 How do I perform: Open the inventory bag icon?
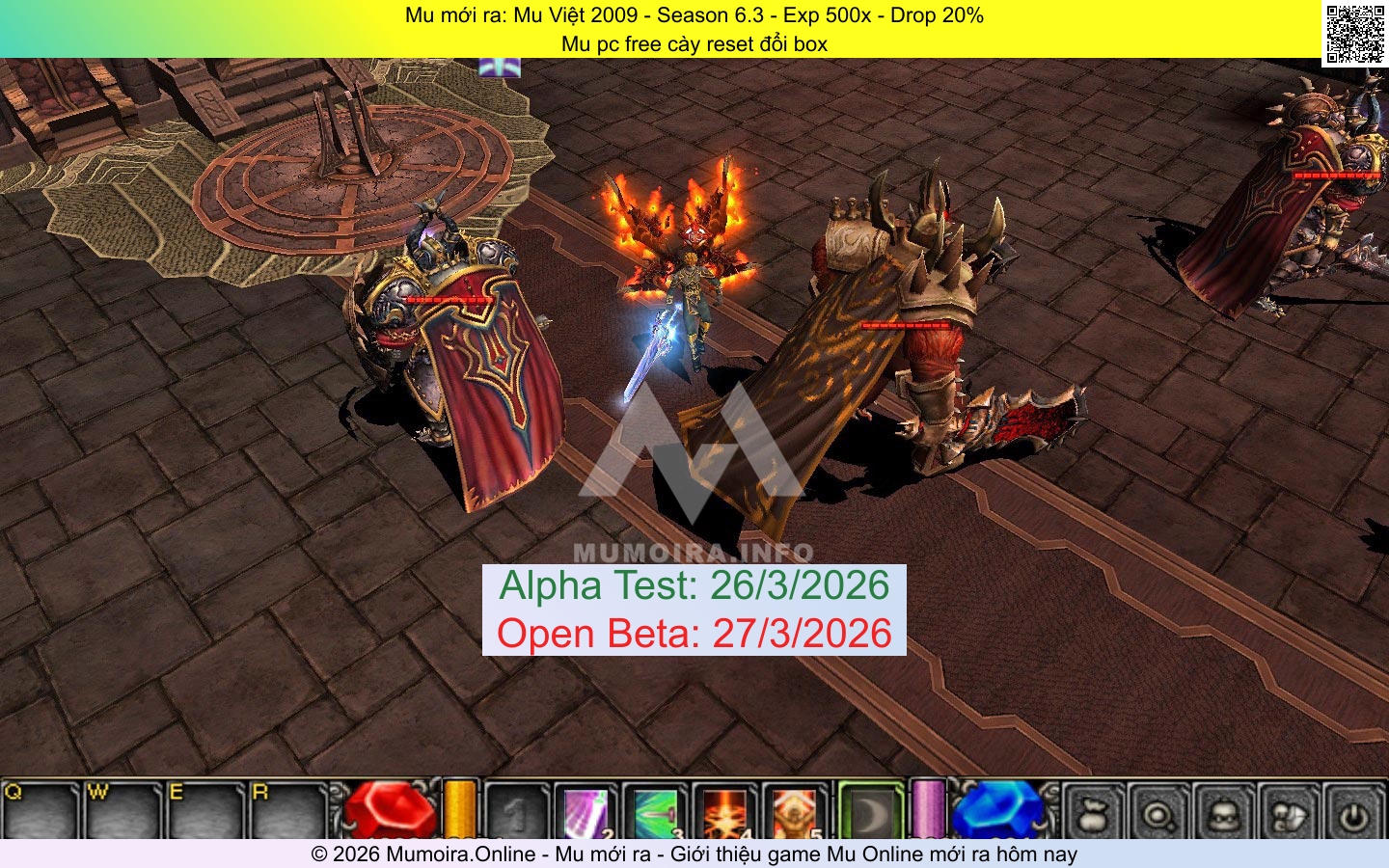[1094, 815]
